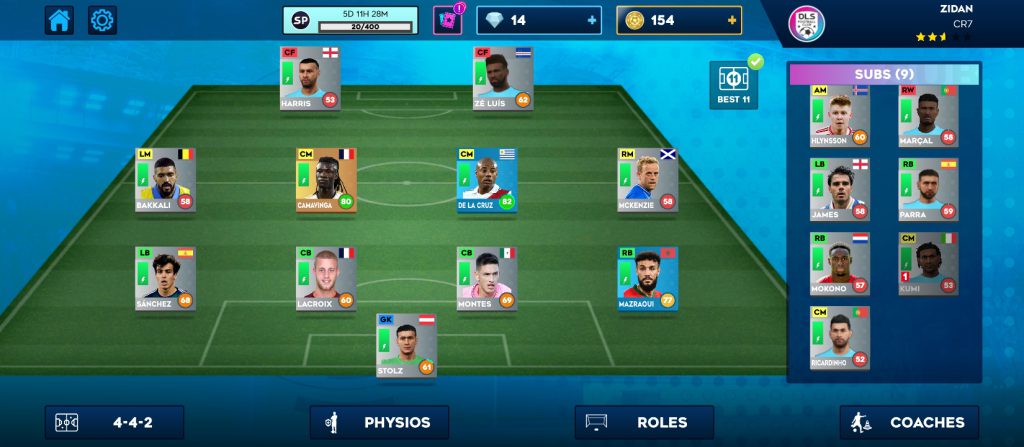Apply the Best 11 lineup
Image resolution: width=1024 pixels, height=447 pixels.
[x=732, y=84]
